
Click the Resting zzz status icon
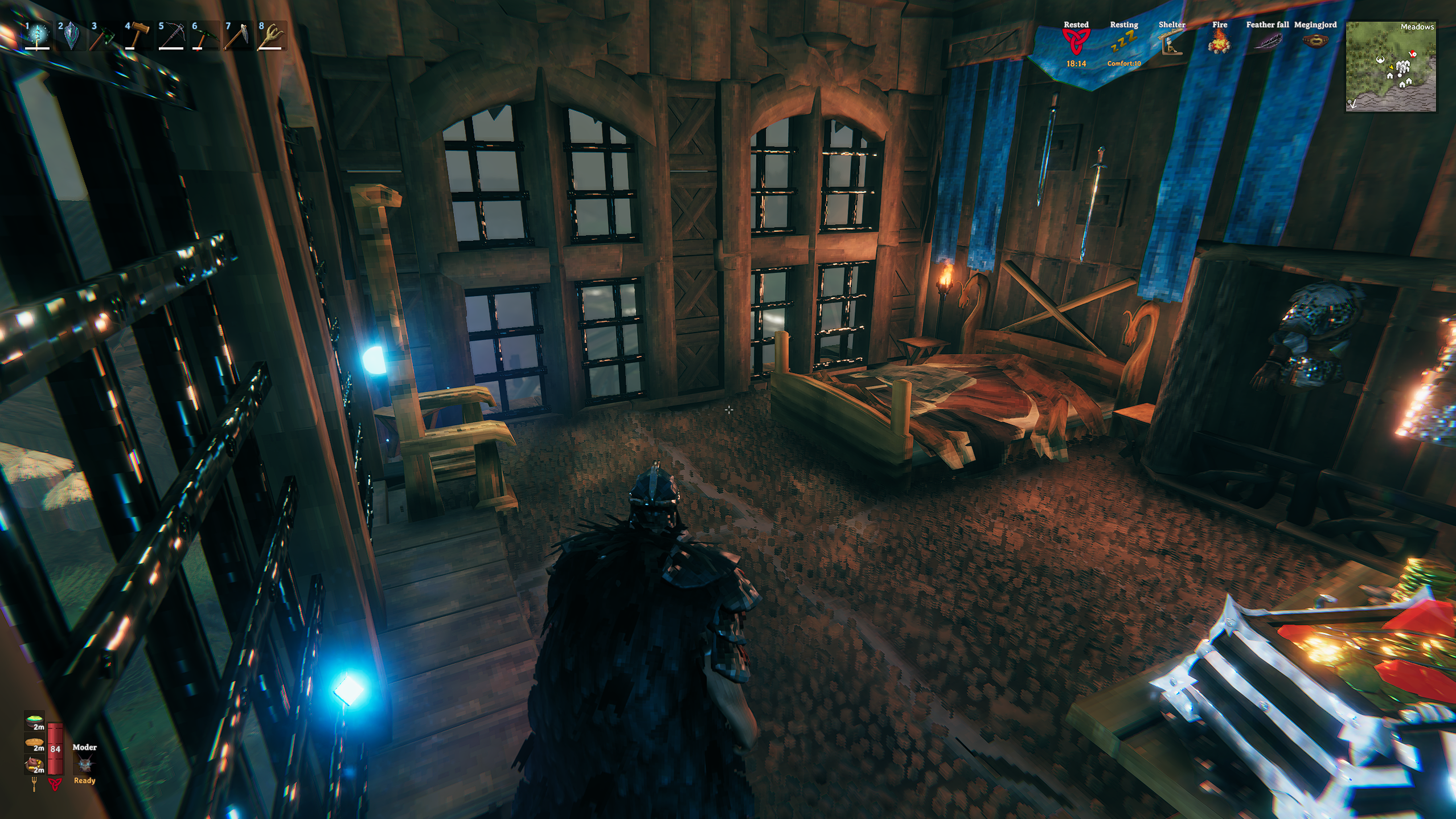pyautogui.click(x=1123, y=41)
